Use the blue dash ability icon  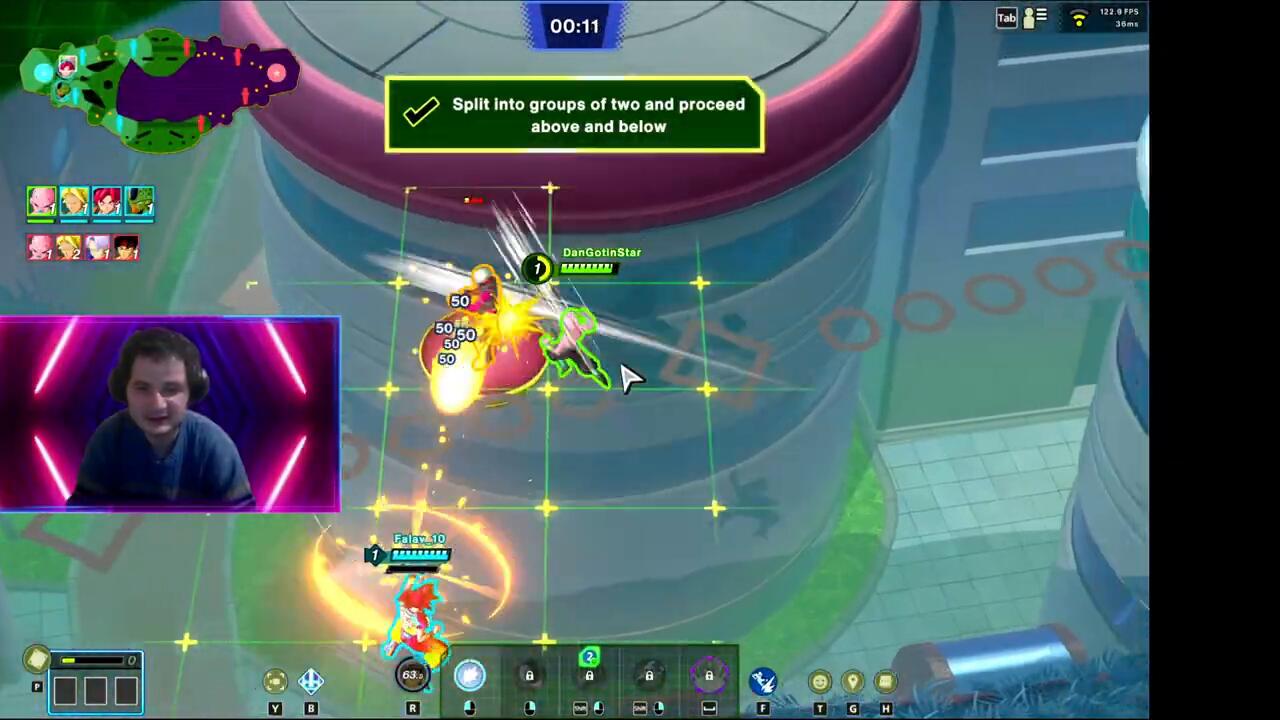click(763, 681)
